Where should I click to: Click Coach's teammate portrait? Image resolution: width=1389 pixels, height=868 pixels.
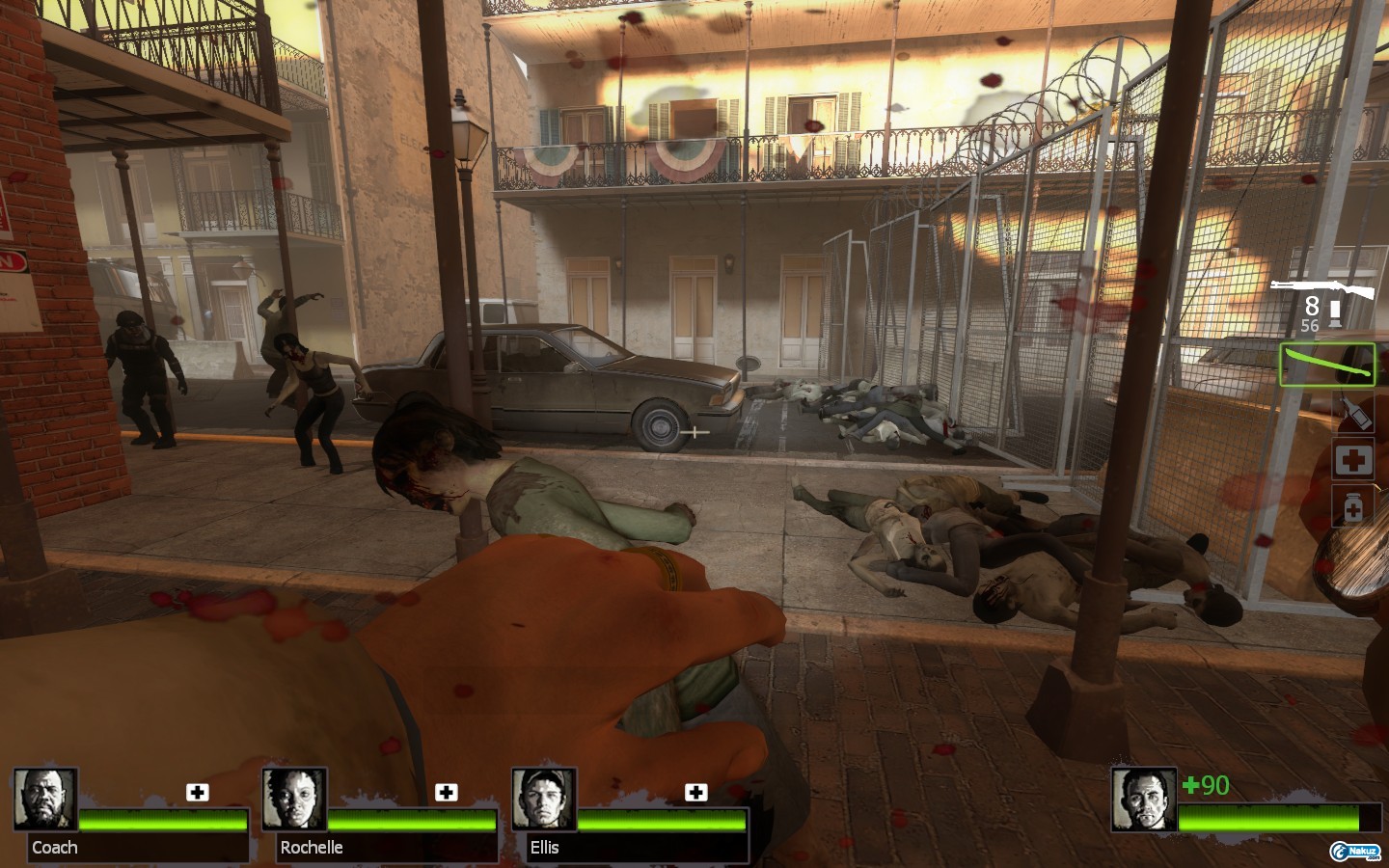point(45,800)
